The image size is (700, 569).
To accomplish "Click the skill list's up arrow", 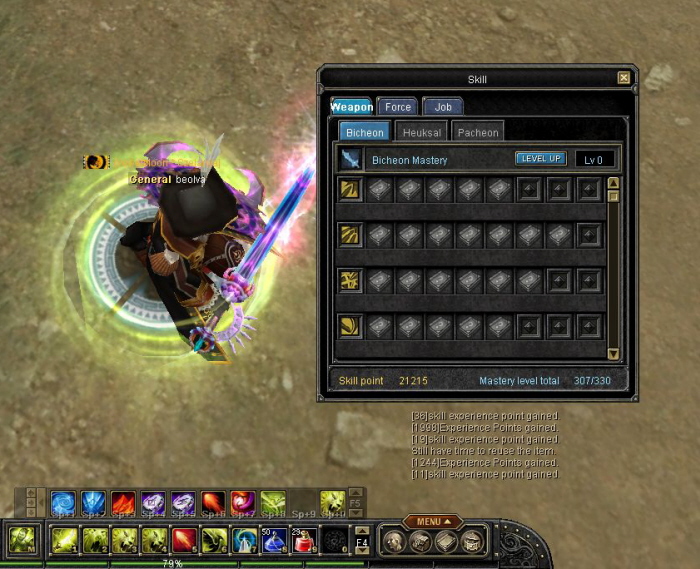I will tap(613, 183).
